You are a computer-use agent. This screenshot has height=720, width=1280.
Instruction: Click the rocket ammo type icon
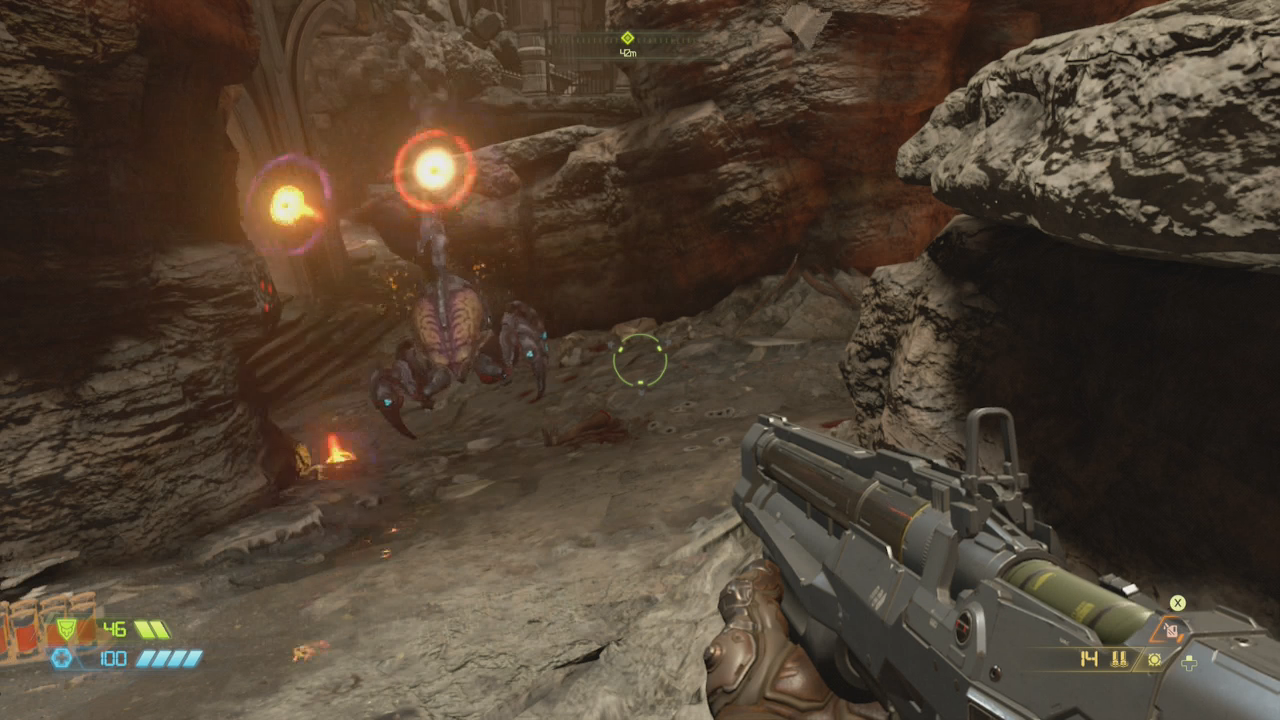(1119, 659)
